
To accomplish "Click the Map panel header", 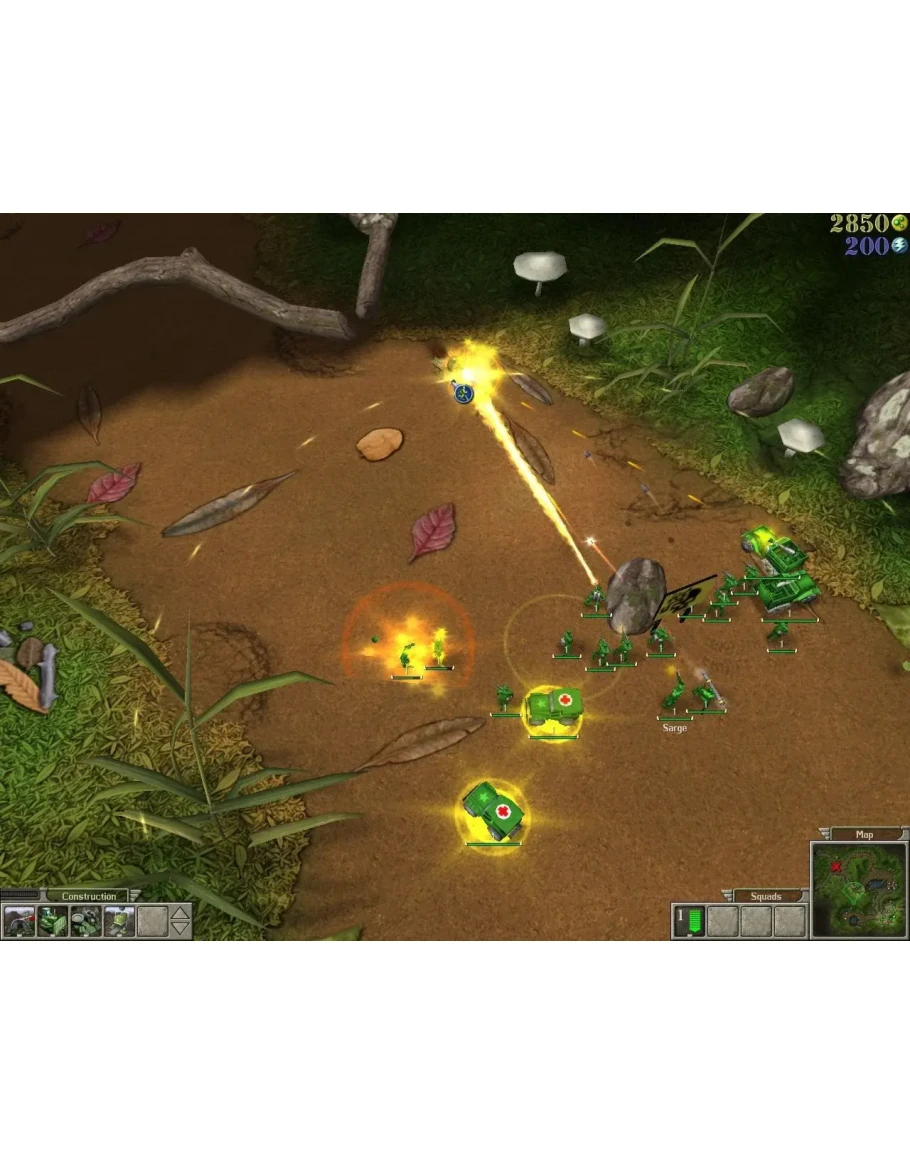I will click(x=865, y=834).
